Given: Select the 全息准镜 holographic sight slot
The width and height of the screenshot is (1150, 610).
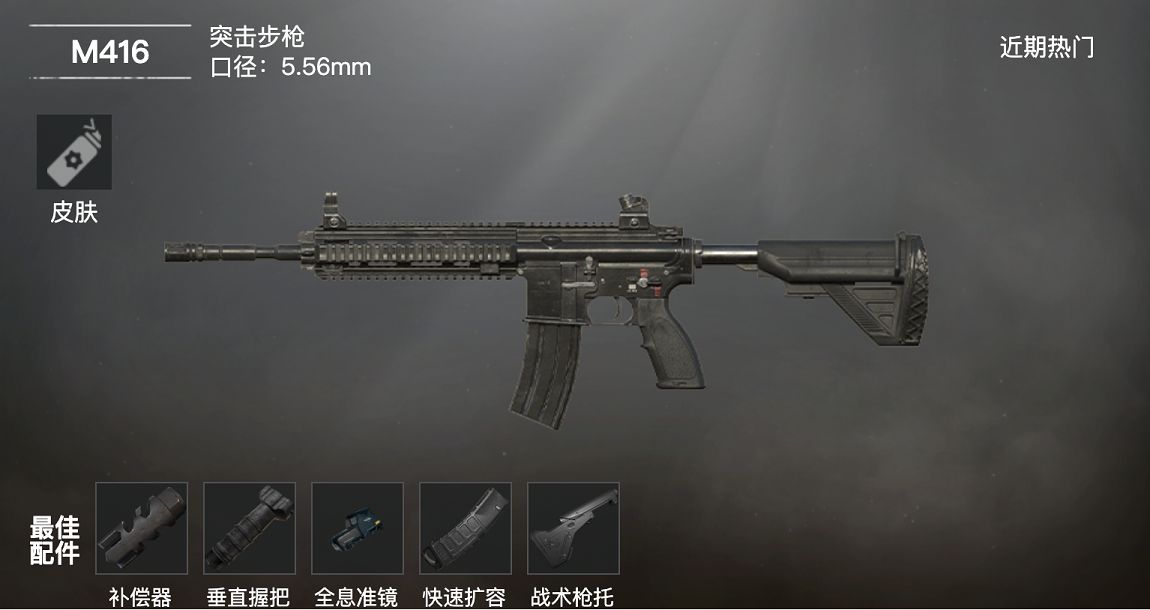Looking at the screenshot, I should tap(357, 528).
